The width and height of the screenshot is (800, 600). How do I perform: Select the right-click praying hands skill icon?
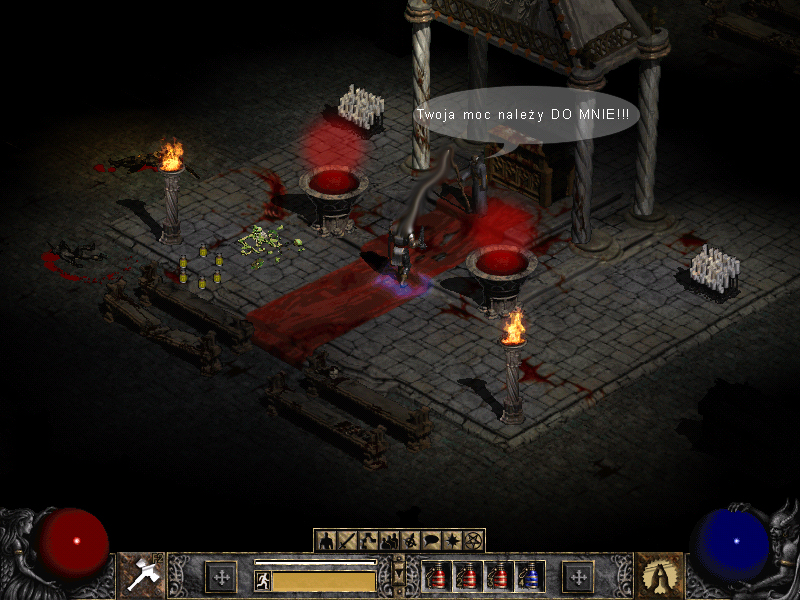pyautogui.click(x=659, y=576)
